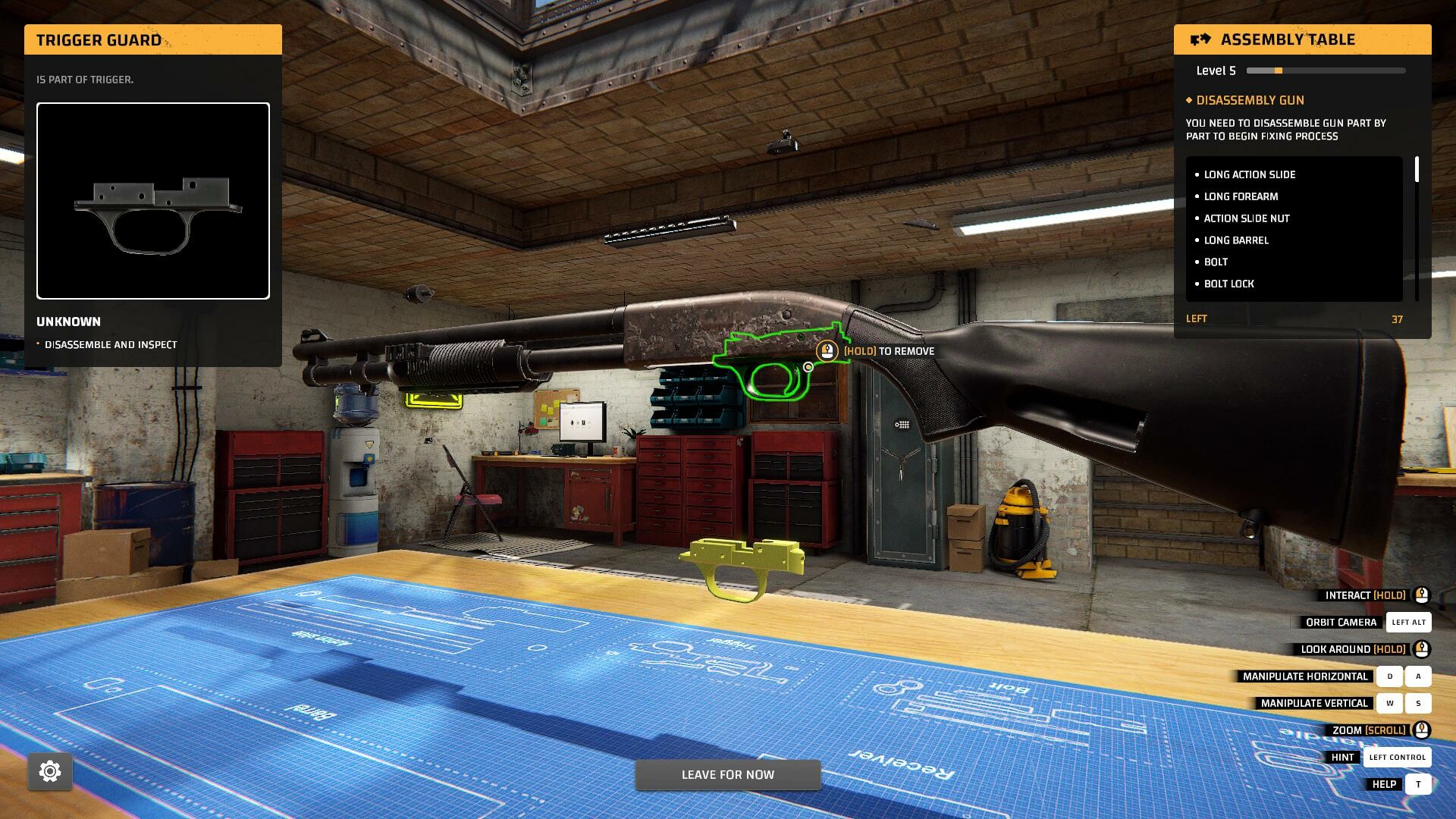The height and width of the screenshot is (819, 1456).
Task: Select BOLT LOCK in the parts list
Action: (x=1228, y=284)
